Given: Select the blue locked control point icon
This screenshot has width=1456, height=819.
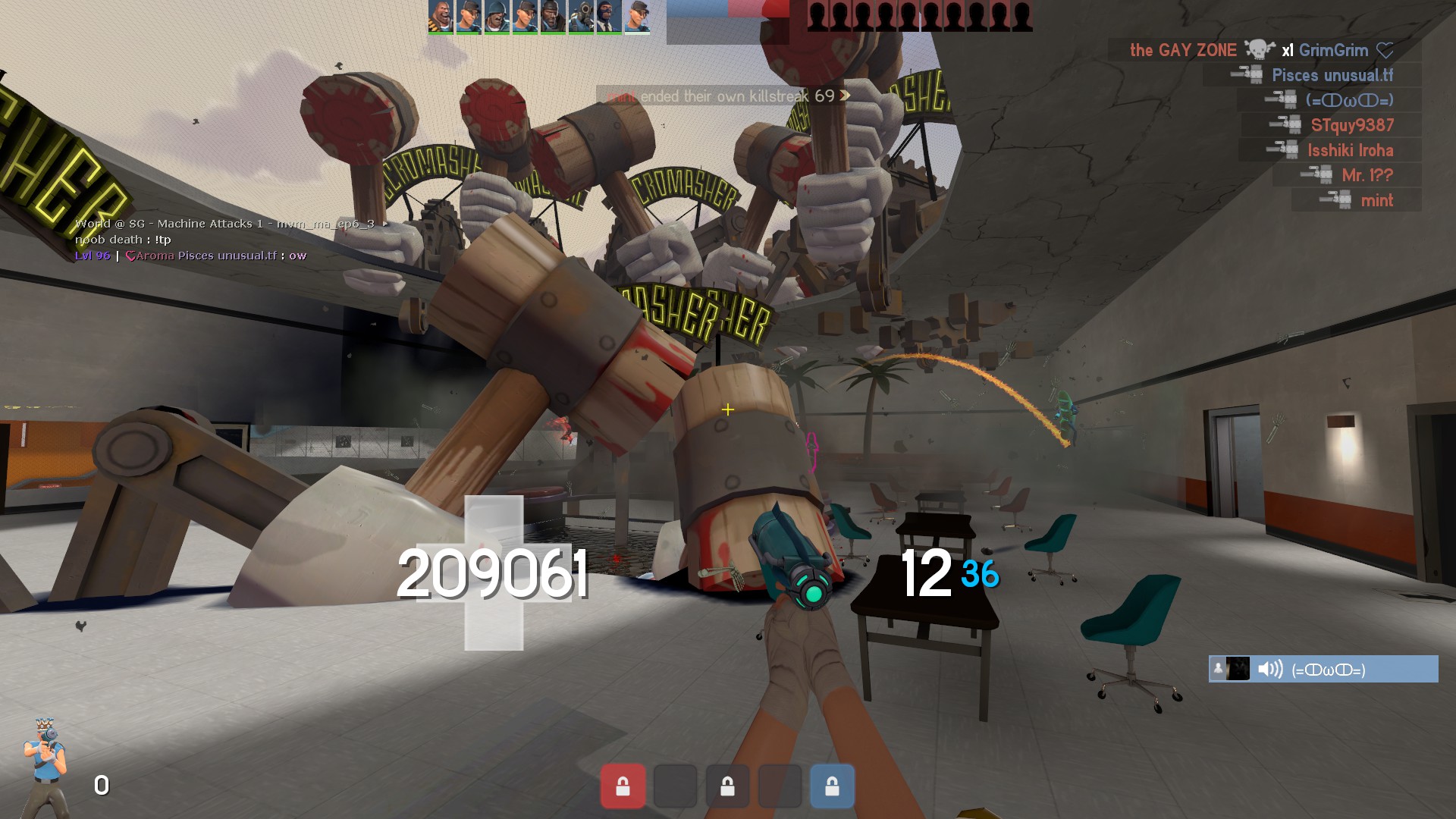Looking at the screenshot, I should coord(832,786).
